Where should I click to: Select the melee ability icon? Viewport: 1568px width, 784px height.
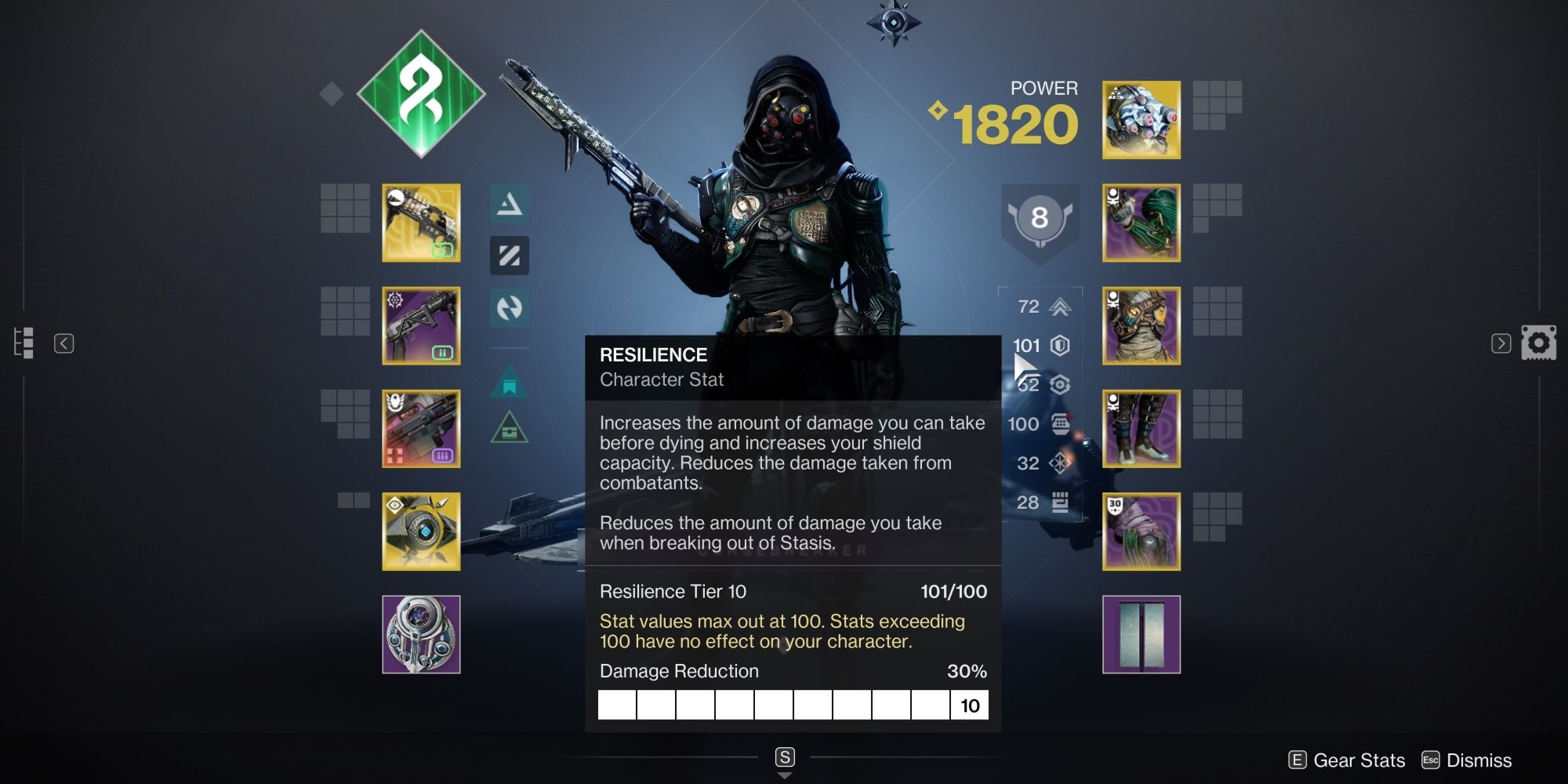[510, 309]
